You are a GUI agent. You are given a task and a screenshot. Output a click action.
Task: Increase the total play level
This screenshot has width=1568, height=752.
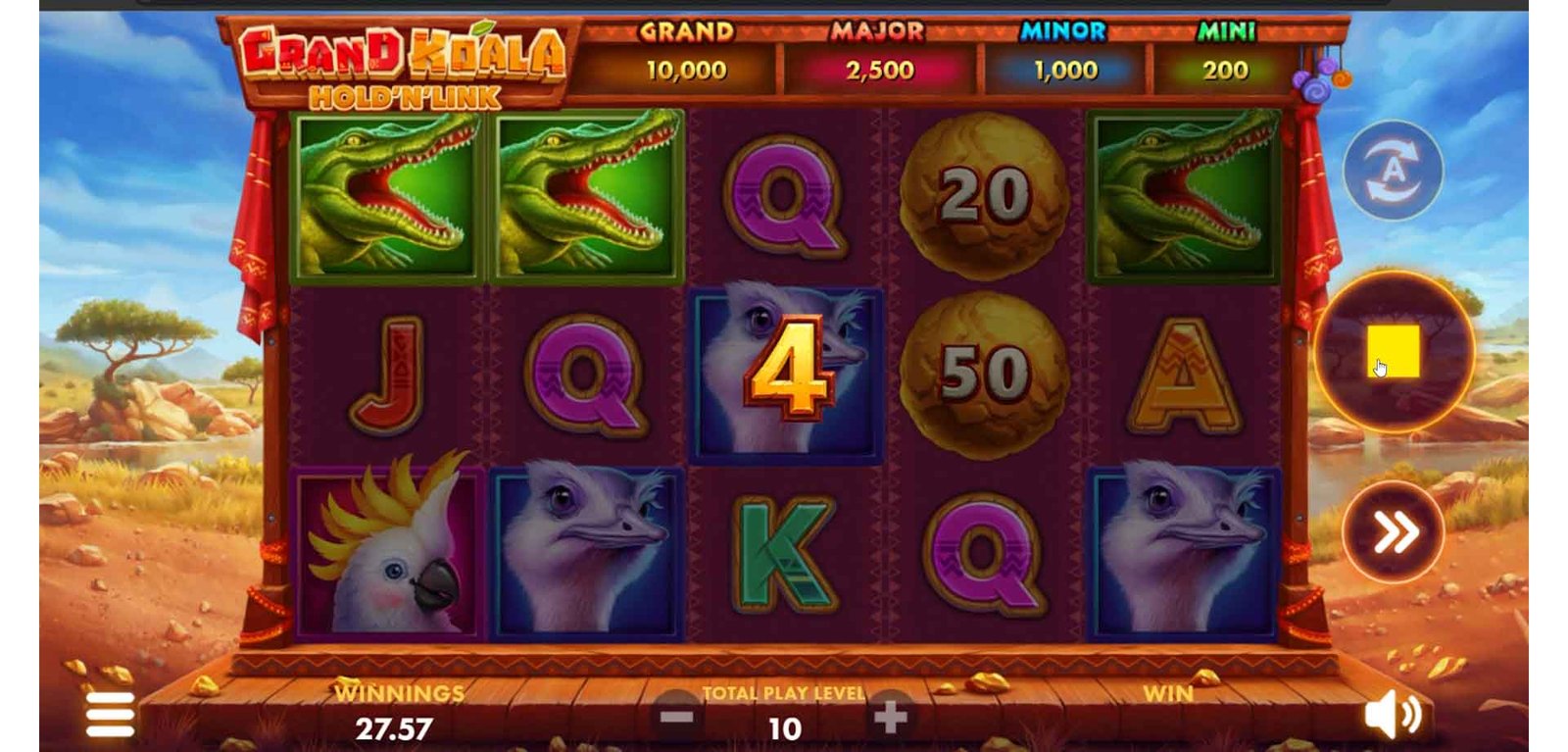890,717
